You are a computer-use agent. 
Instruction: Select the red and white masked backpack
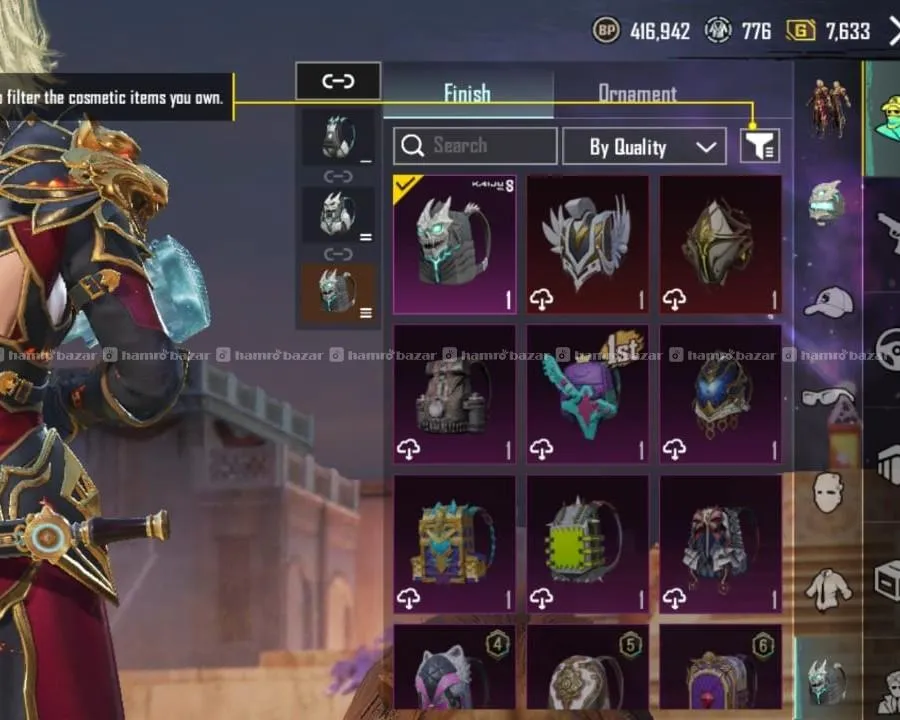coord(720,543)
